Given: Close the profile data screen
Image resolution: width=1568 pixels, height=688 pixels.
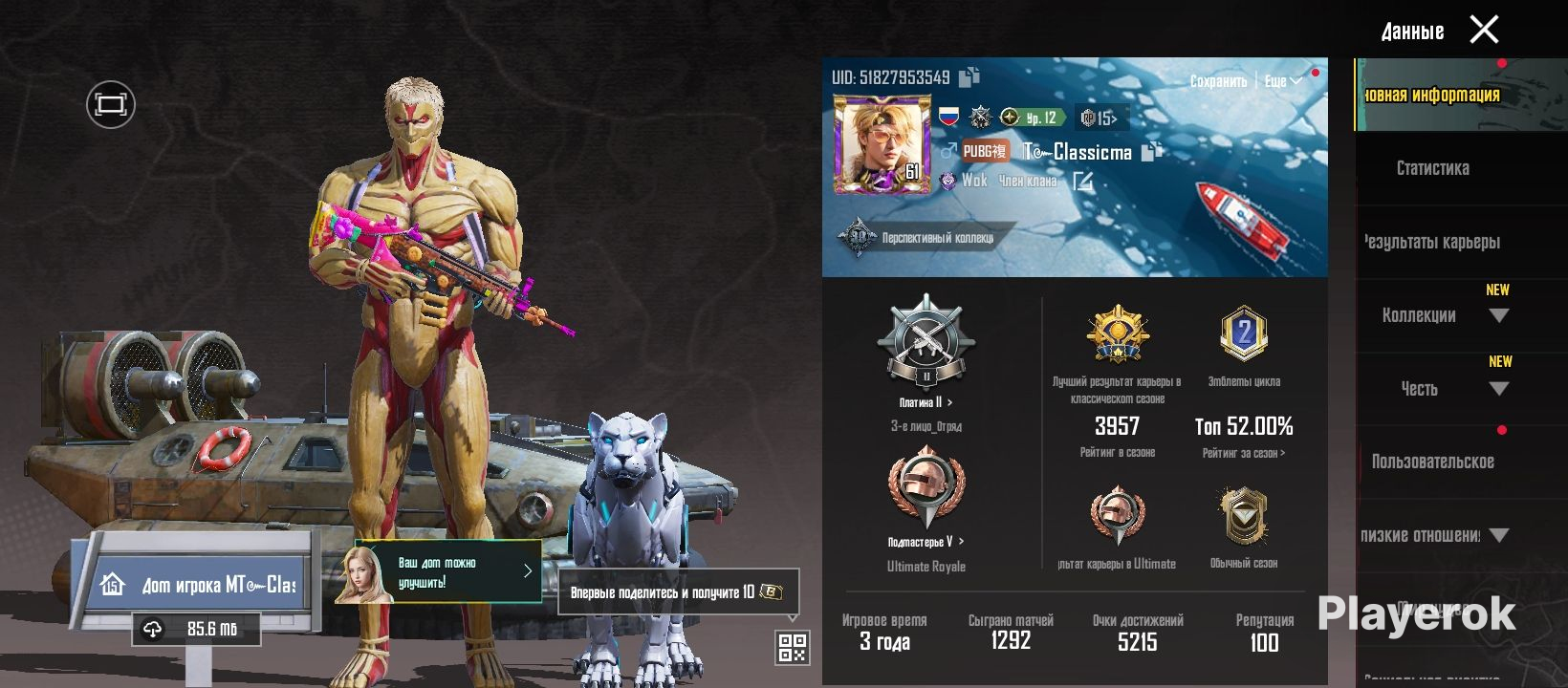Looking at the screenshot, I should pos(1483,31).
